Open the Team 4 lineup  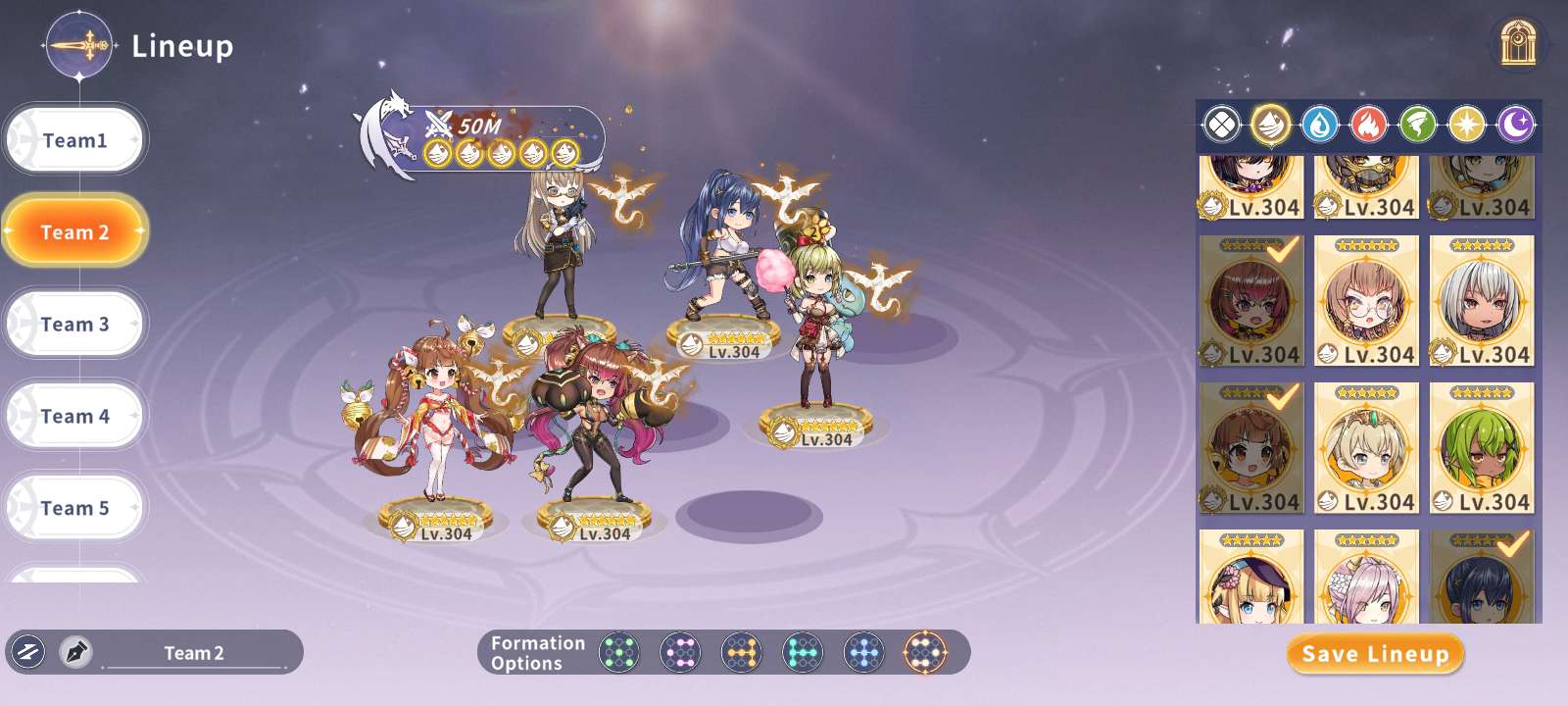(75, 416)
